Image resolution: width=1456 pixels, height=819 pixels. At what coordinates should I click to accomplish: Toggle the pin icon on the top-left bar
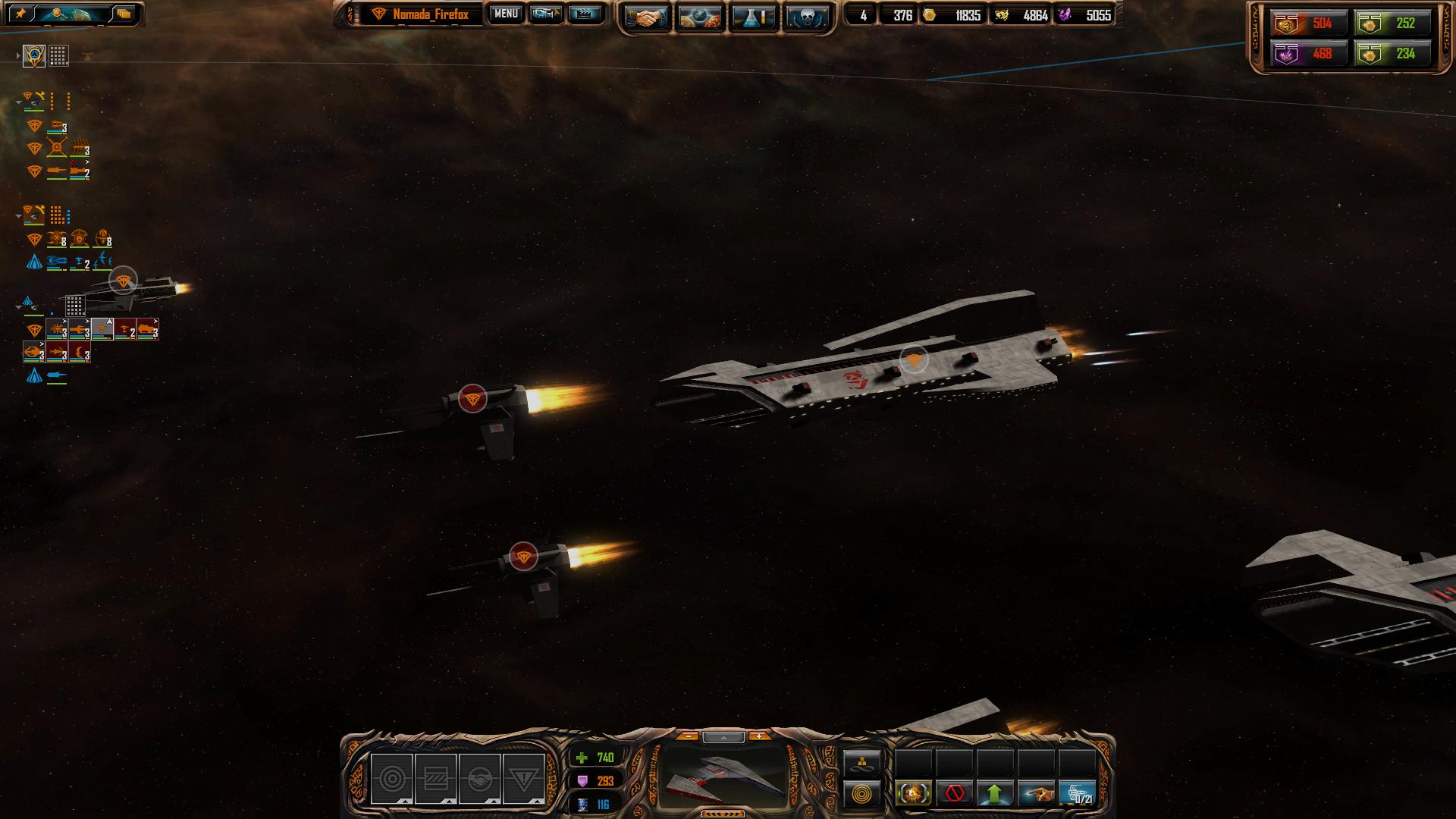pos(20,14)
